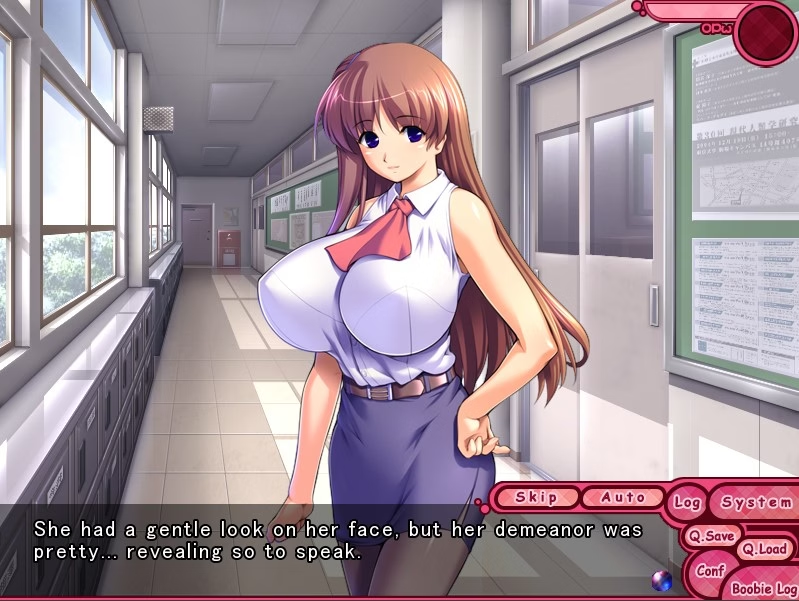799x601 pixels.
Task: Open the dialogue Log
Action: pos(687,502)
